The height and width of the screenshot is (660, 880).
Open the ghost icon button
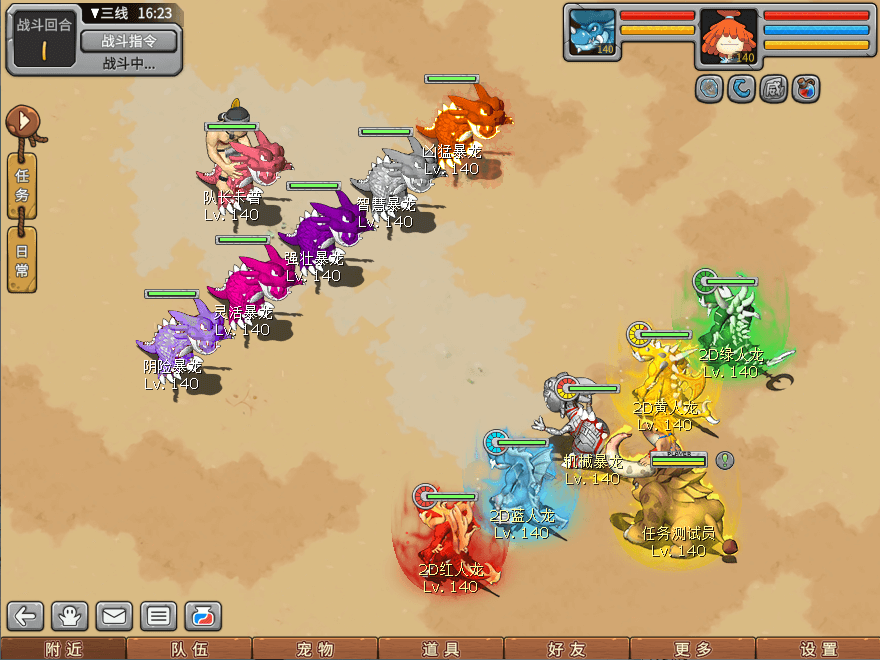[x=72, y=616]
